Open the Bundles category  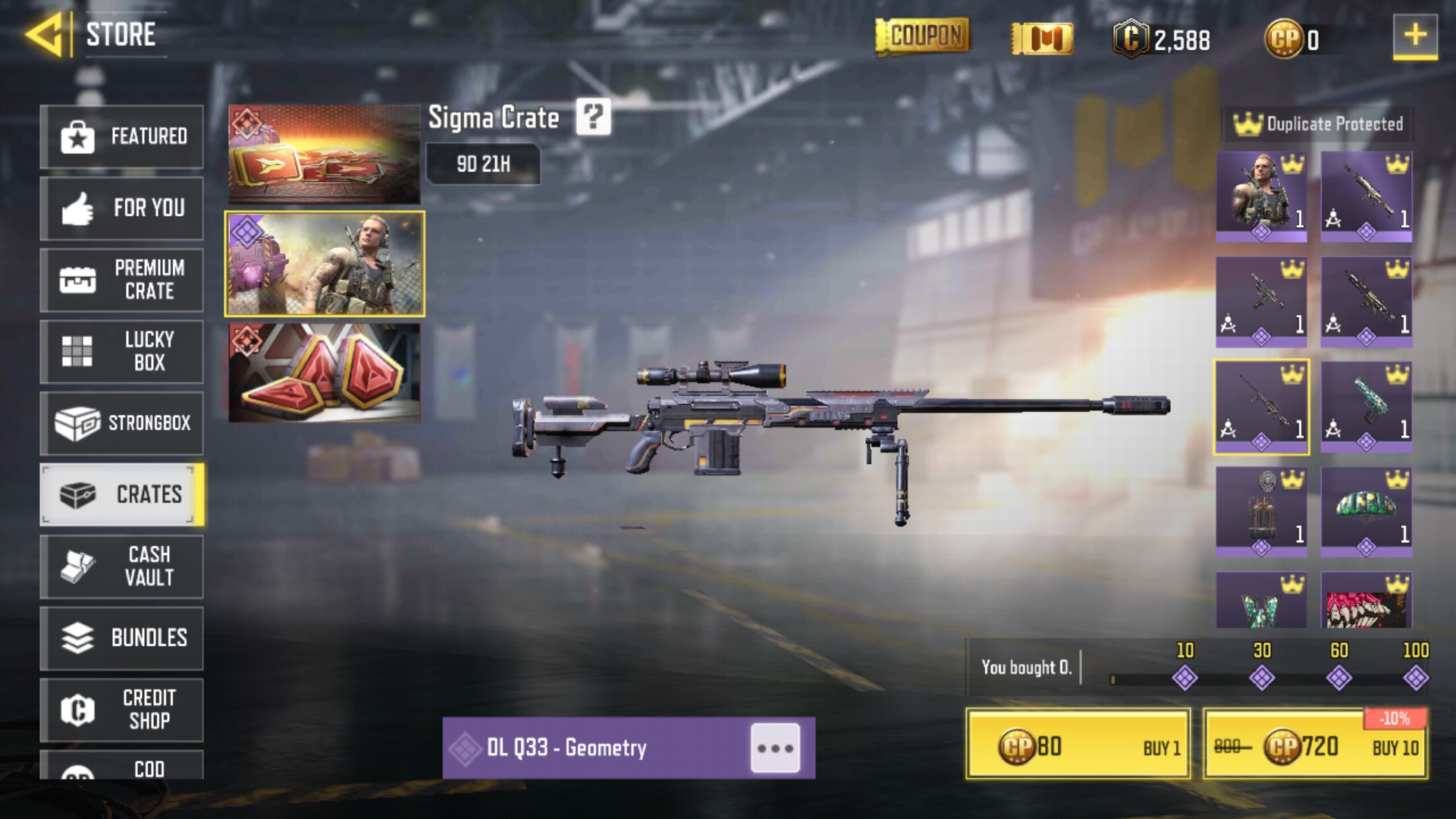(x=121, y=638)
